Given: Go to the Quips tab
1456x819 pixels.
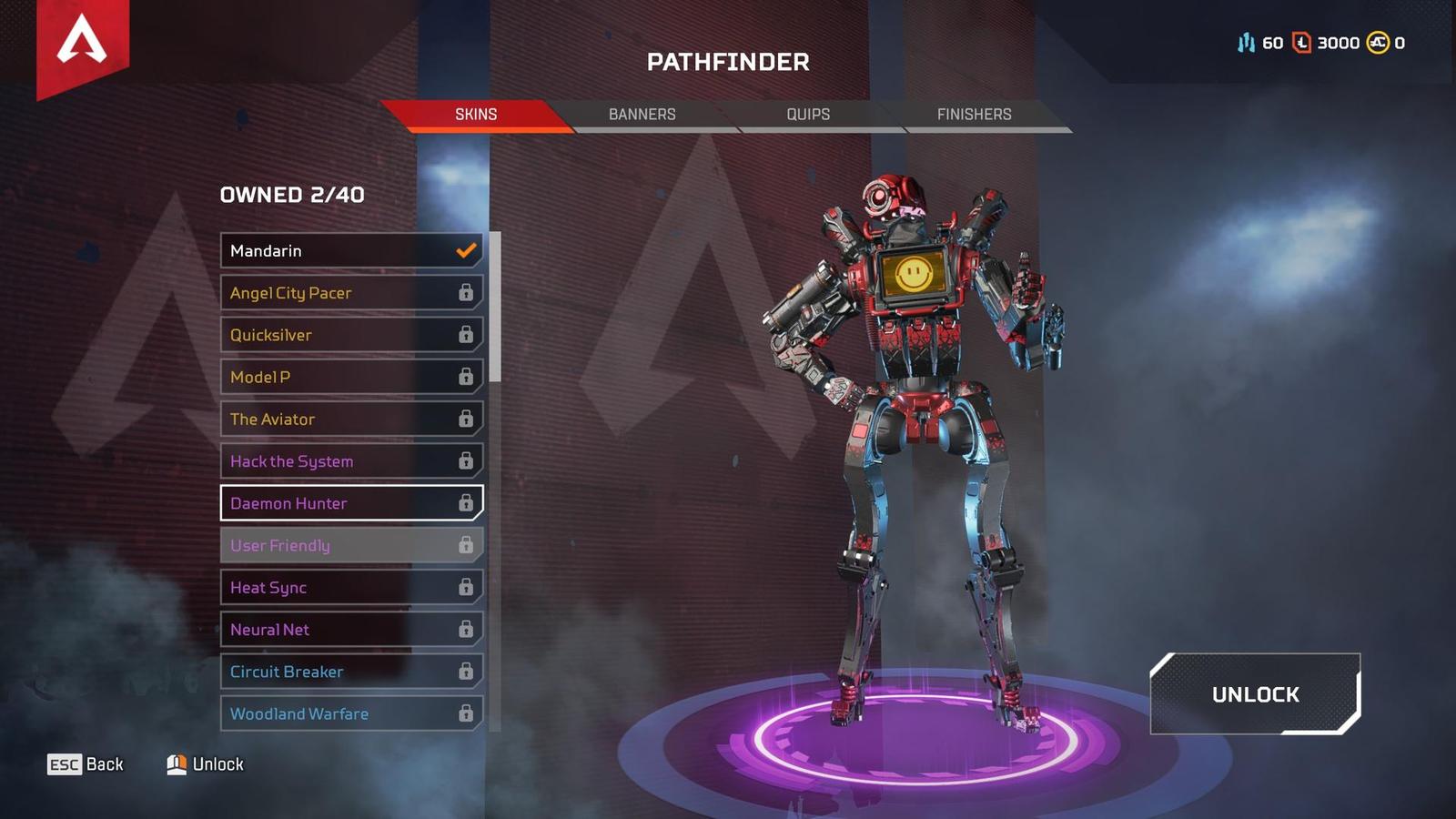Looking at the screenshot, I should click(808, 115).
